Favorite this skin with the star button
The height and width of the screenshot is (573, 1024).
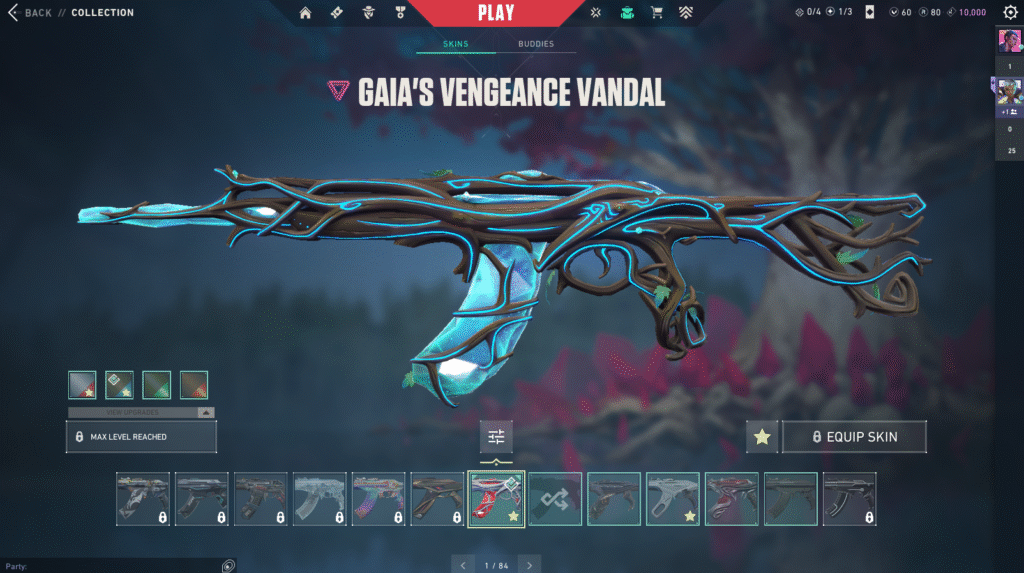click(762, 437)
